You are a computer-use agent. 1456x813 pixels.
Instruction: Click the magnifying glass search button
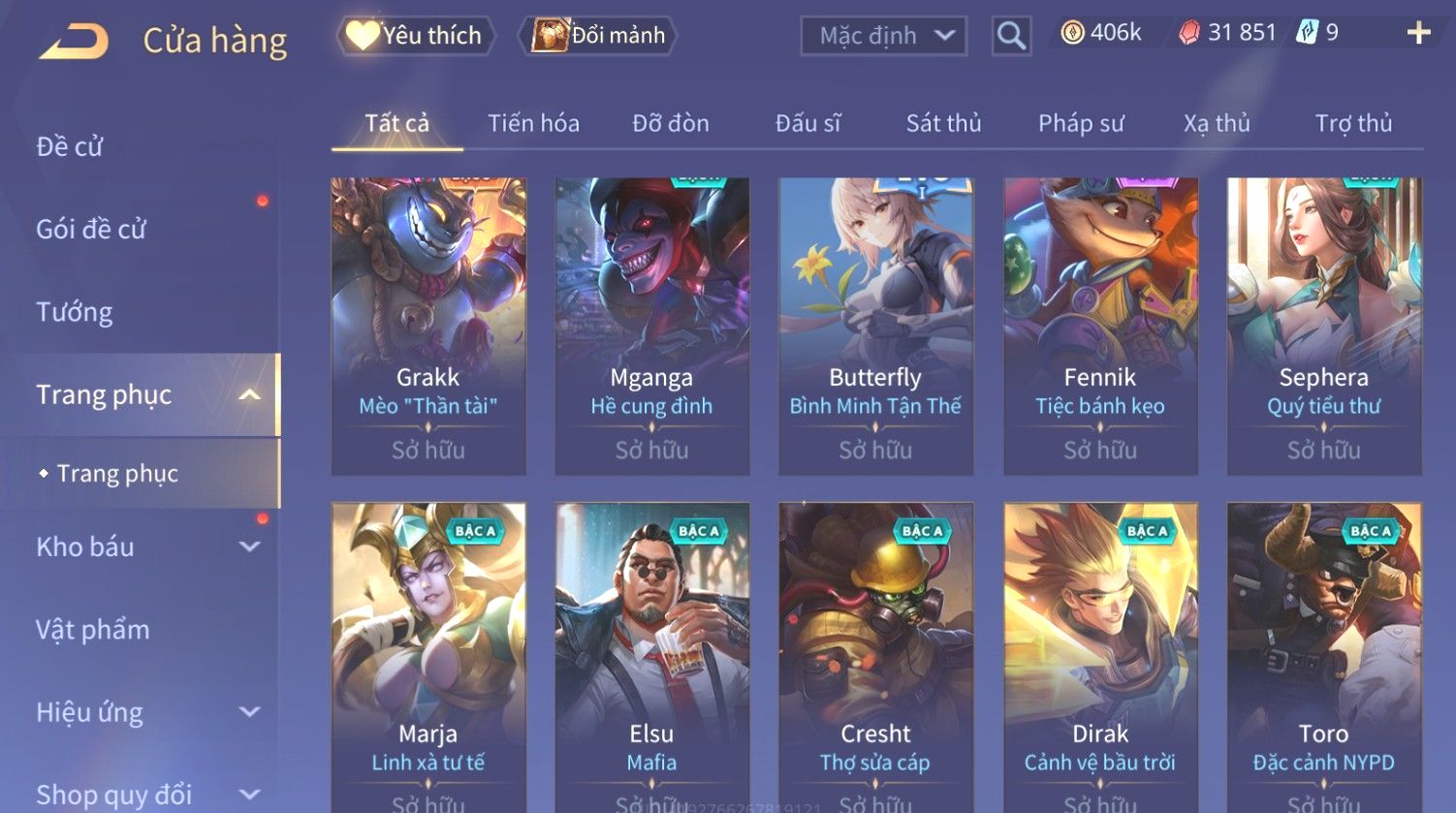[1011, 36]
